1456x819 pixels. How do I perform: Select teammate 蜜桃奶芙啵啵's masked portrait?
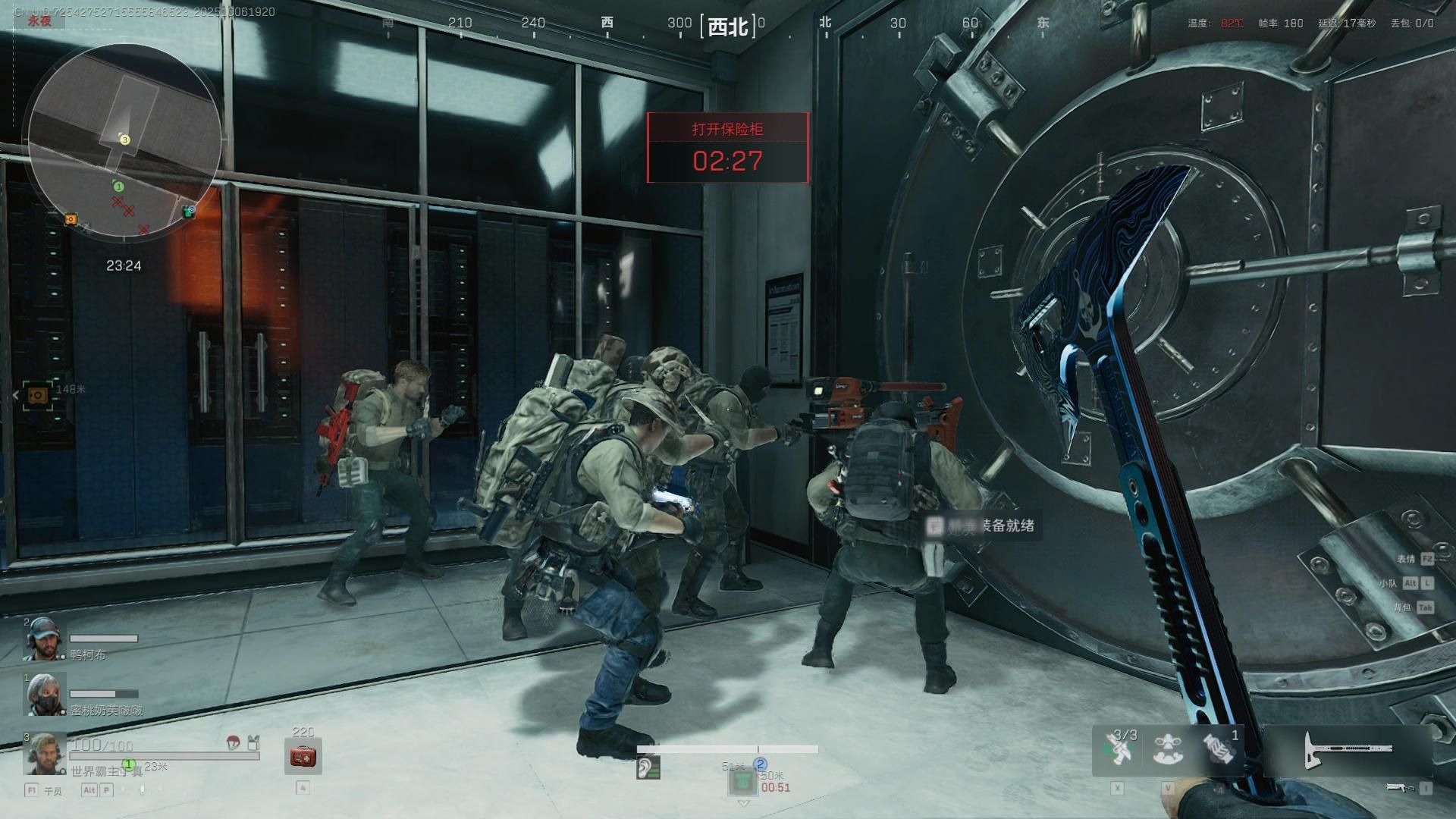pos(45,694)
